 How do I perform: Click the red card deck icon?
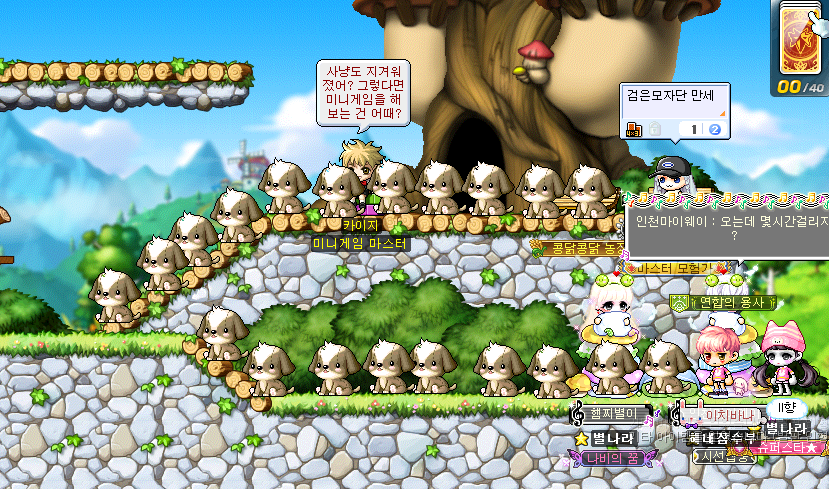coord(799,38)
